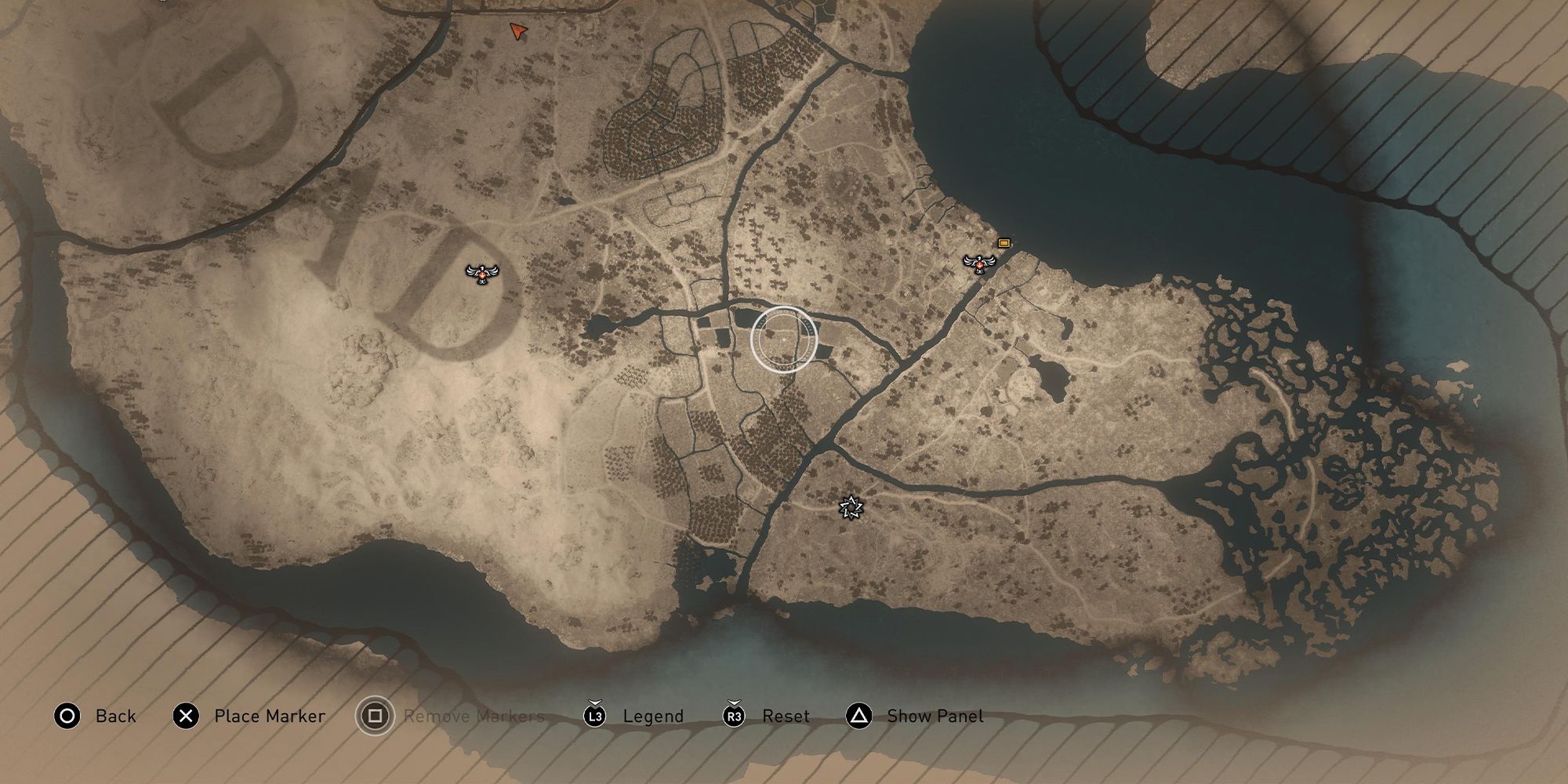Click the white star mystery marker
The width and height of the screenshot is (1568, 784).
(851, 507)
